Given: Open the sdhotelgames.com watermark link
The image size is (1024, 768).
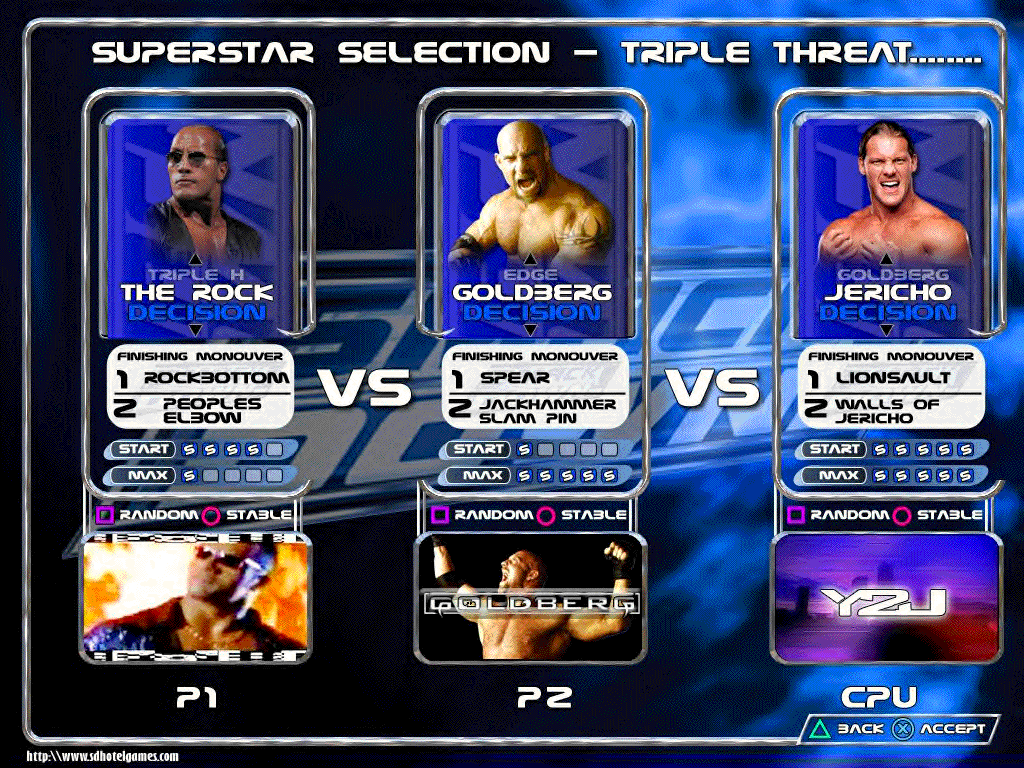Looking at the screenshot, I should [x=102, y=757].
